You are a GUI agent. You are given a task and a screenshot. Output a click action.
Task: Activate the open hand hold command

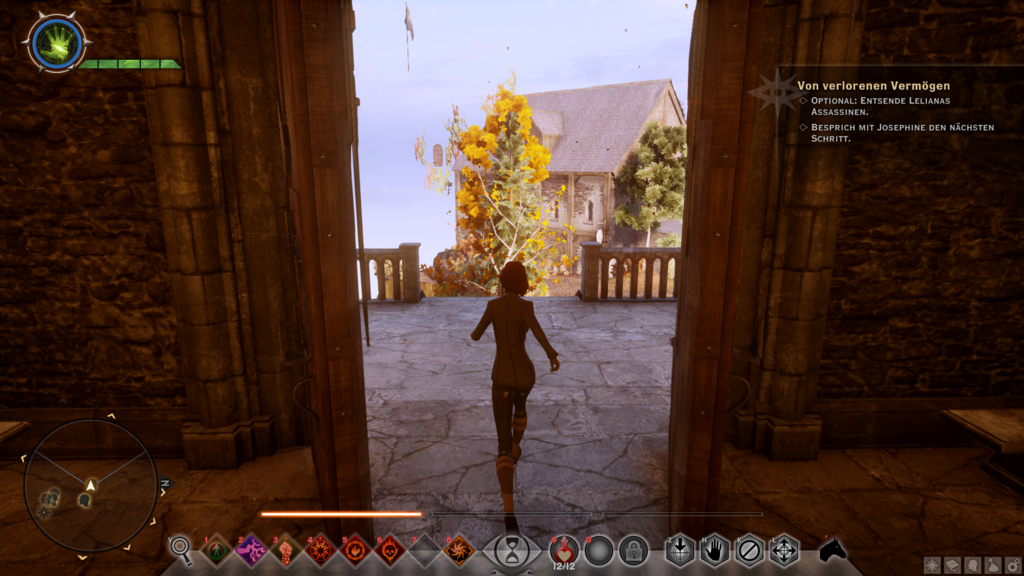[714, 549]
